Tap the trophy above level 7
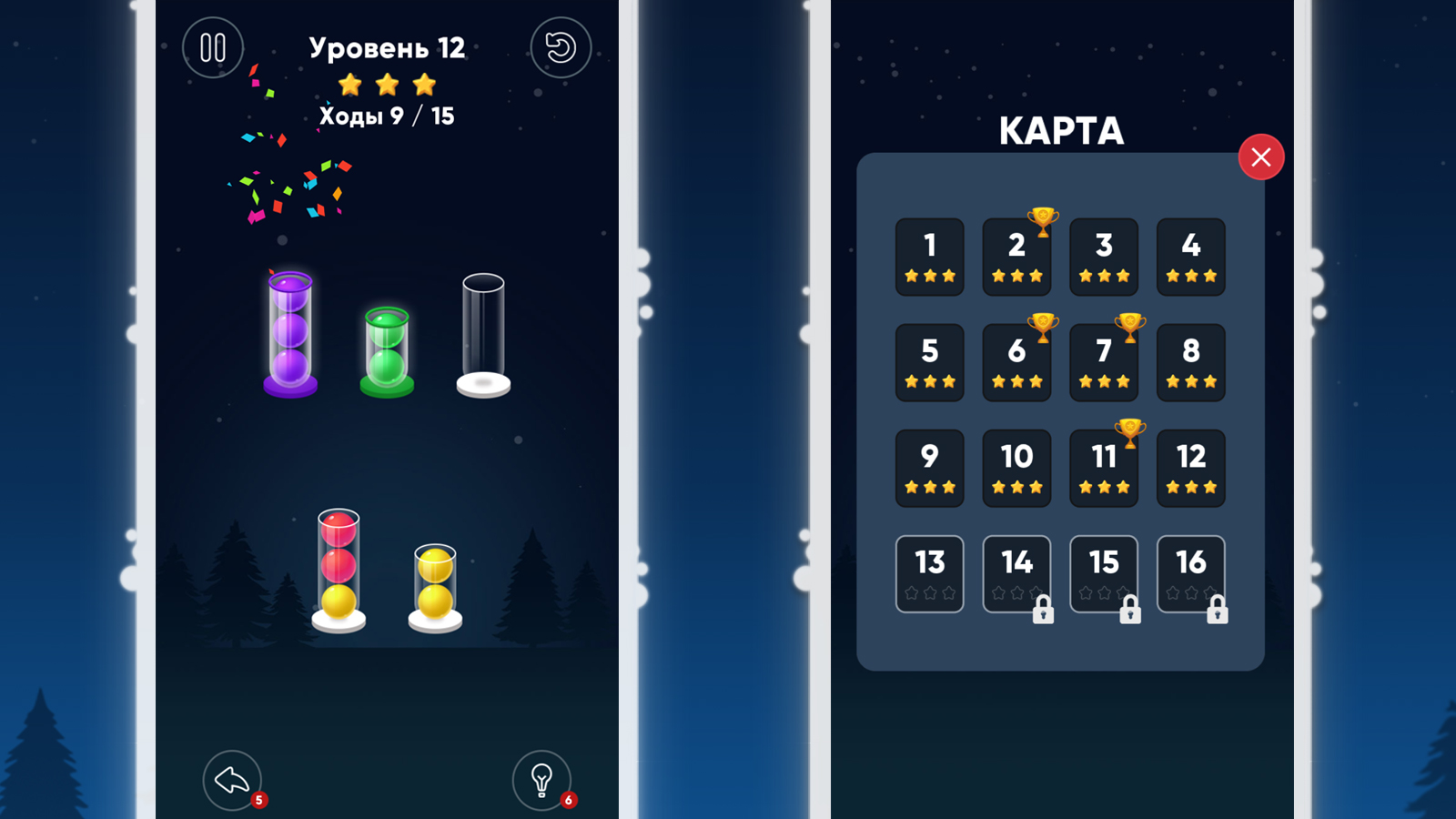Viewport: 1456px width, 819px height. click(x=1129, y=324)
